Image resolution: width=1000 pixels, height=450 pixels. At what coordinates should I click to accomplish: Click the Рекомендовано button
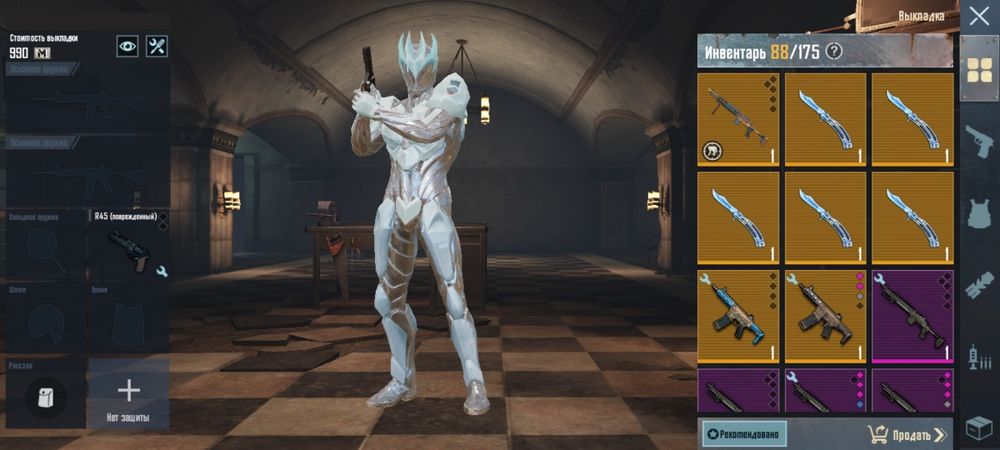(744, 433)
